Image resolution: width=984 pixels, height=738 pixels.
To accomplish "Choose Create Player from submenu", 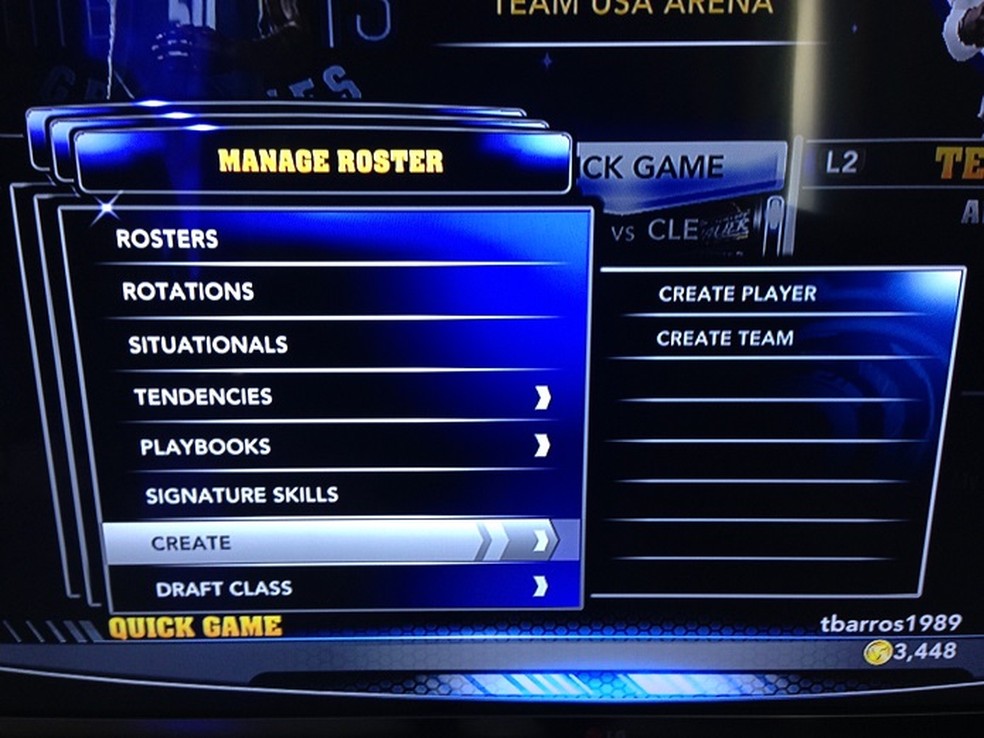I will [737, 294].
